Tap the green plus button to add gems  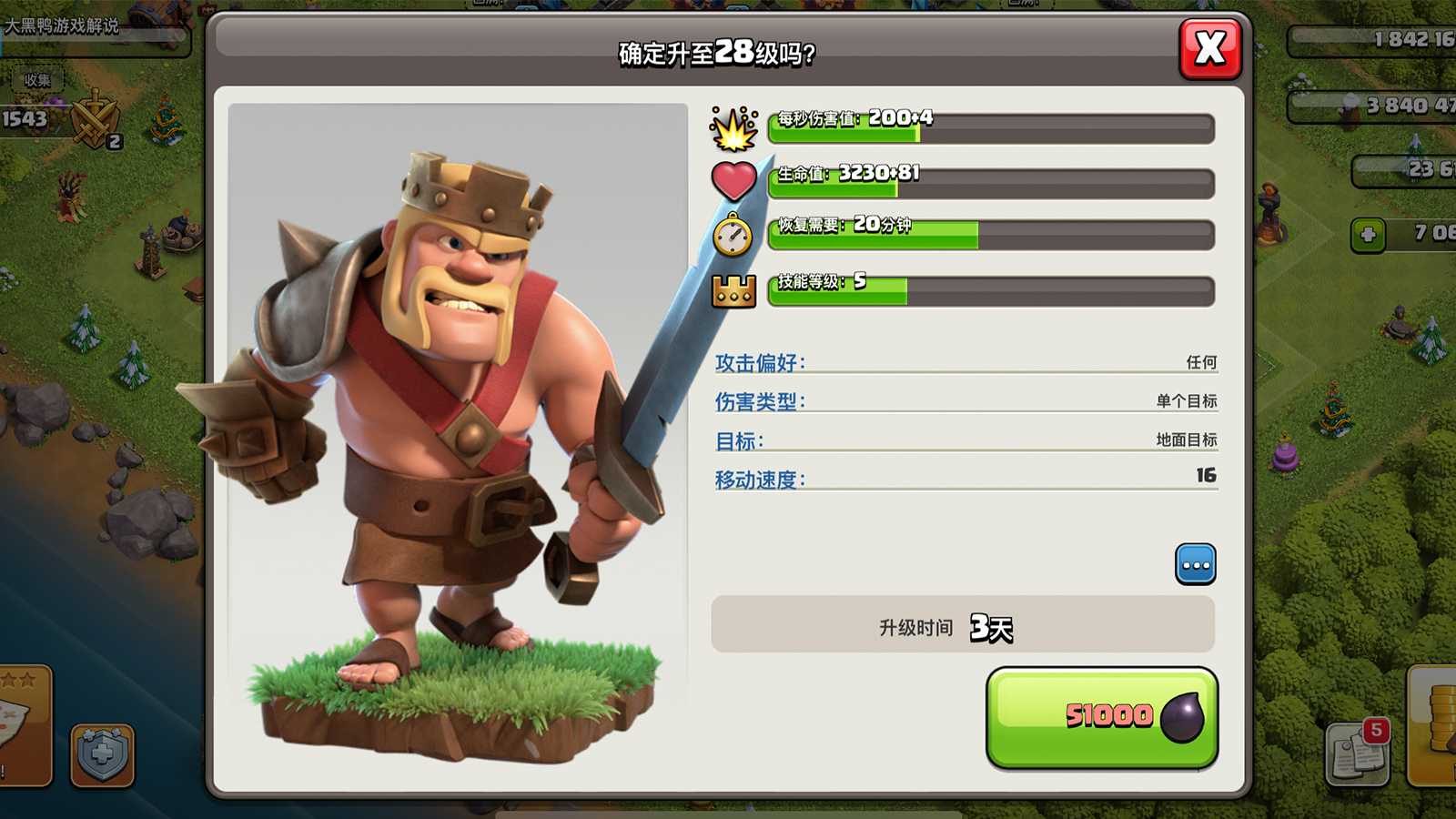tap(1367, 235)
